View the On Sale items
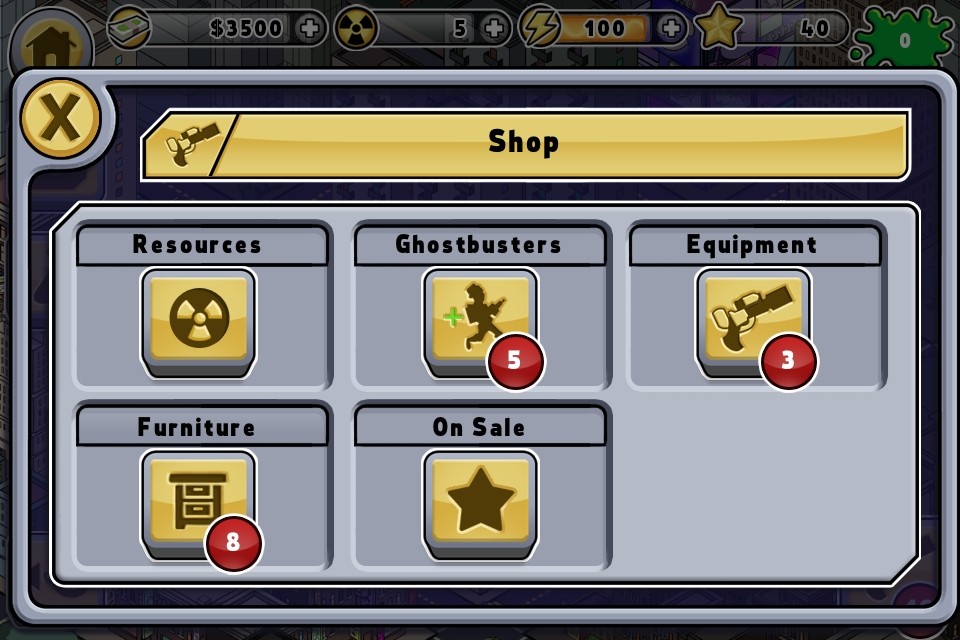This screenshot has height=640, width=960. [480, 502]
